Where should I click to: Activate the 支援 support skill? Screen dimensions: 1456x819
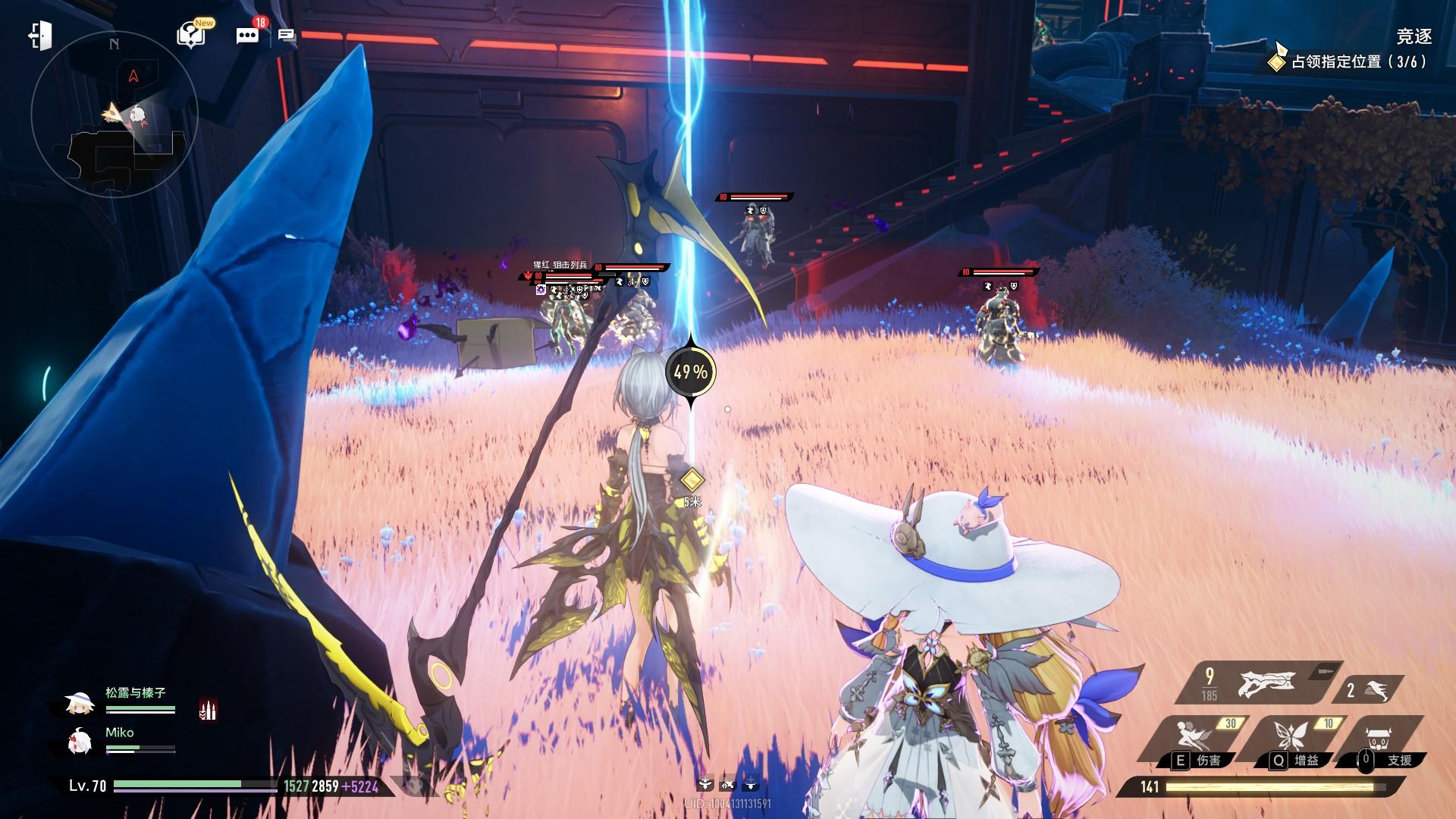pos(1385,741)
